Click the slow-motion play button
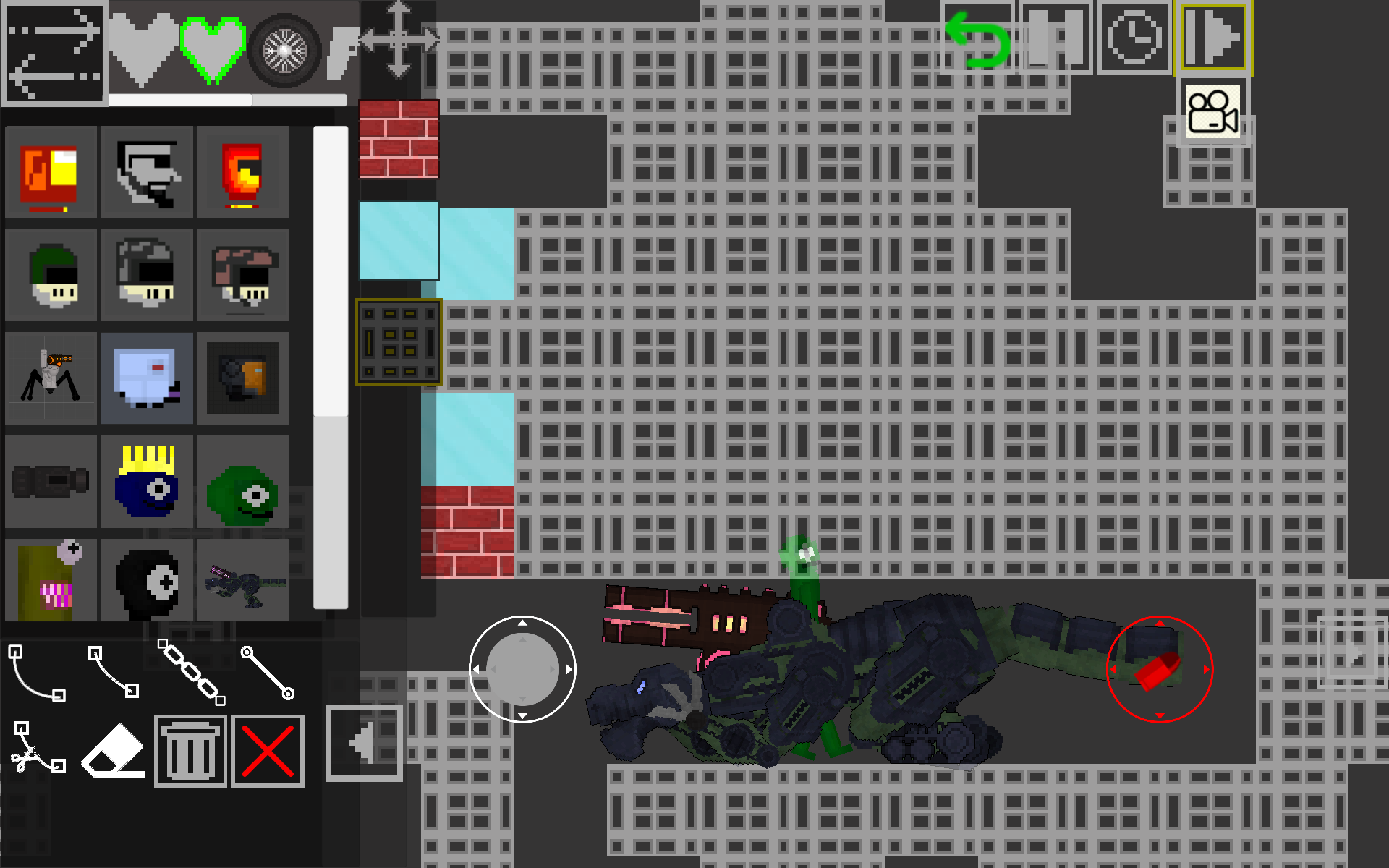Screen dimensions: 1389x868 coord(1213,38)
